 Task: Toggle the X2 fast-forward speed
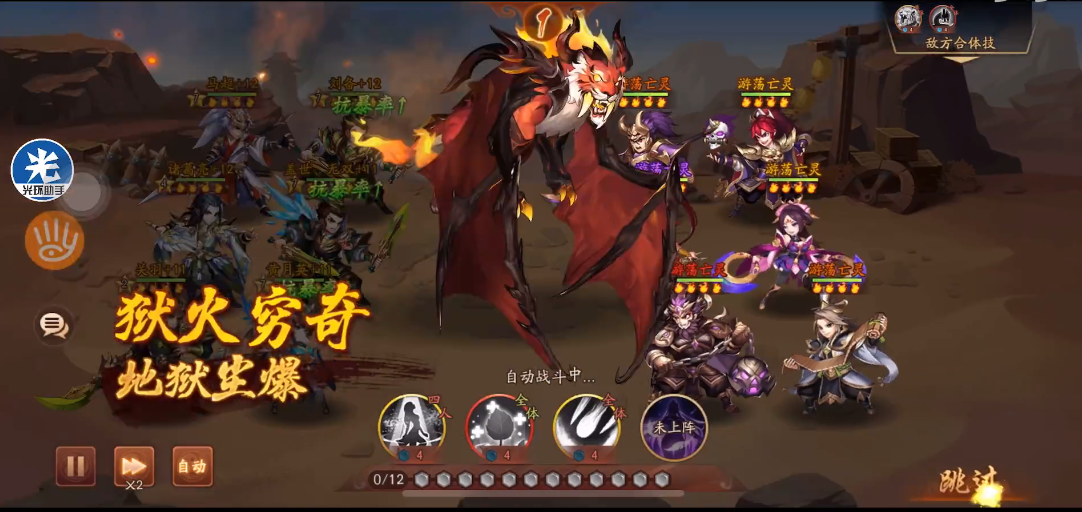coord(134,466)
